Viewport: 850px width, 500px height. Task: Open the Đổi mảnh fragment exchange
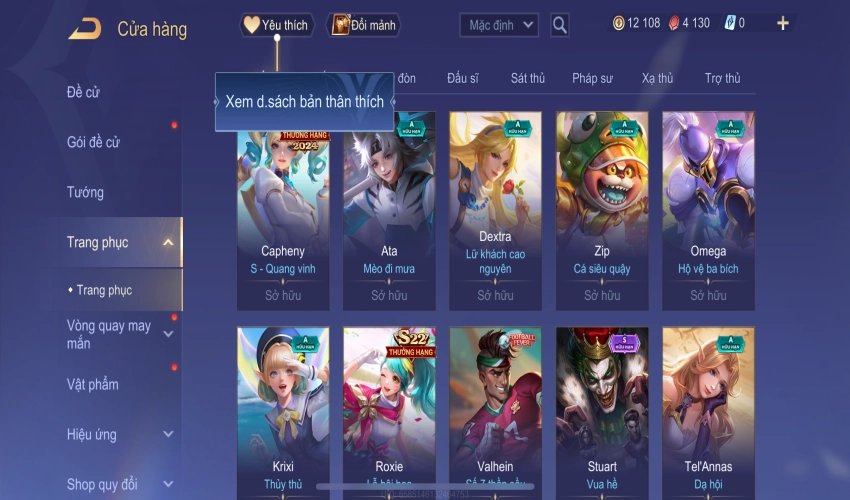[364, 25]
